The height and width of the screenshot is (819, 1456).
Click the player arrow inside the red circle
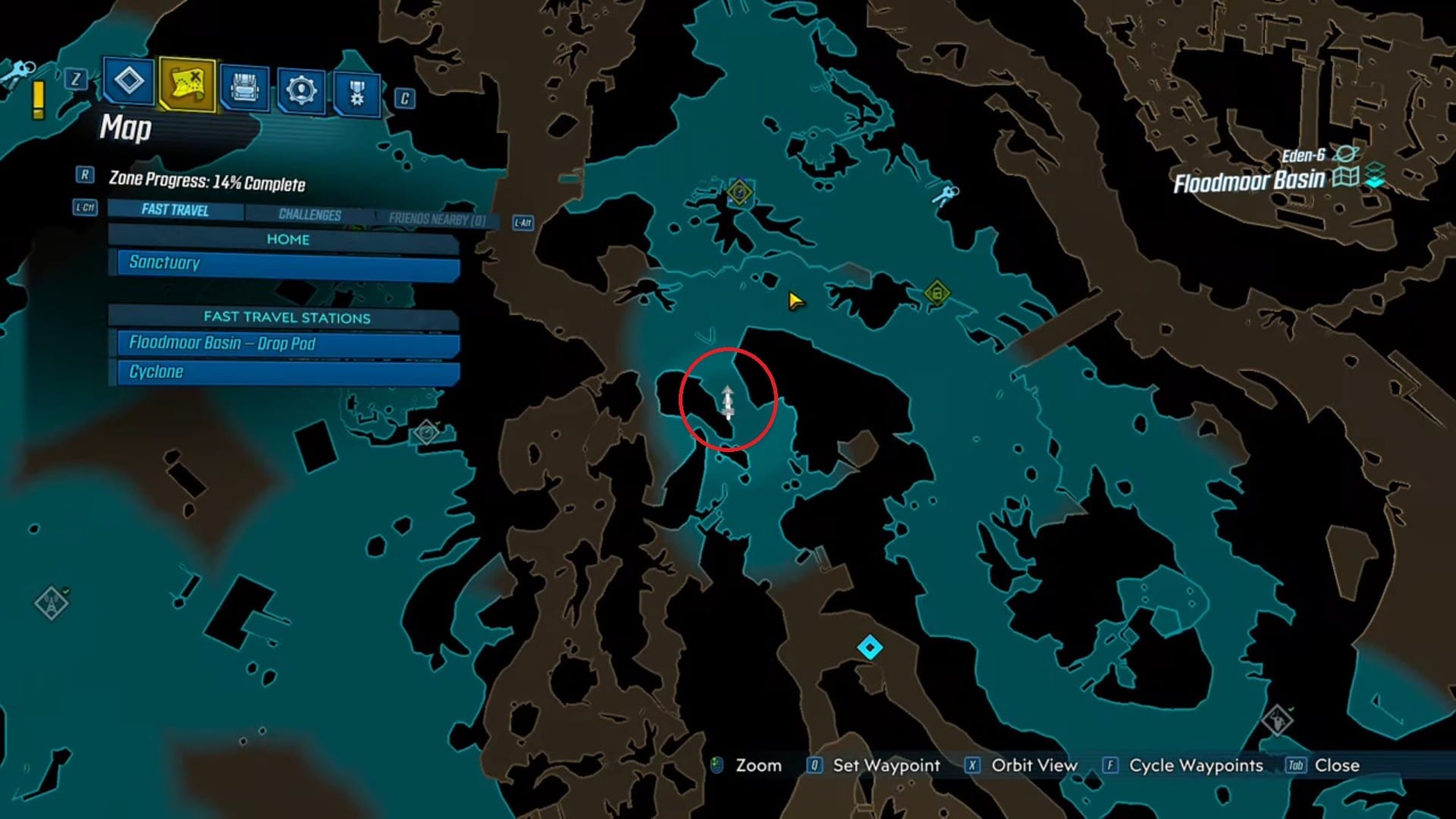pos(727,400)
